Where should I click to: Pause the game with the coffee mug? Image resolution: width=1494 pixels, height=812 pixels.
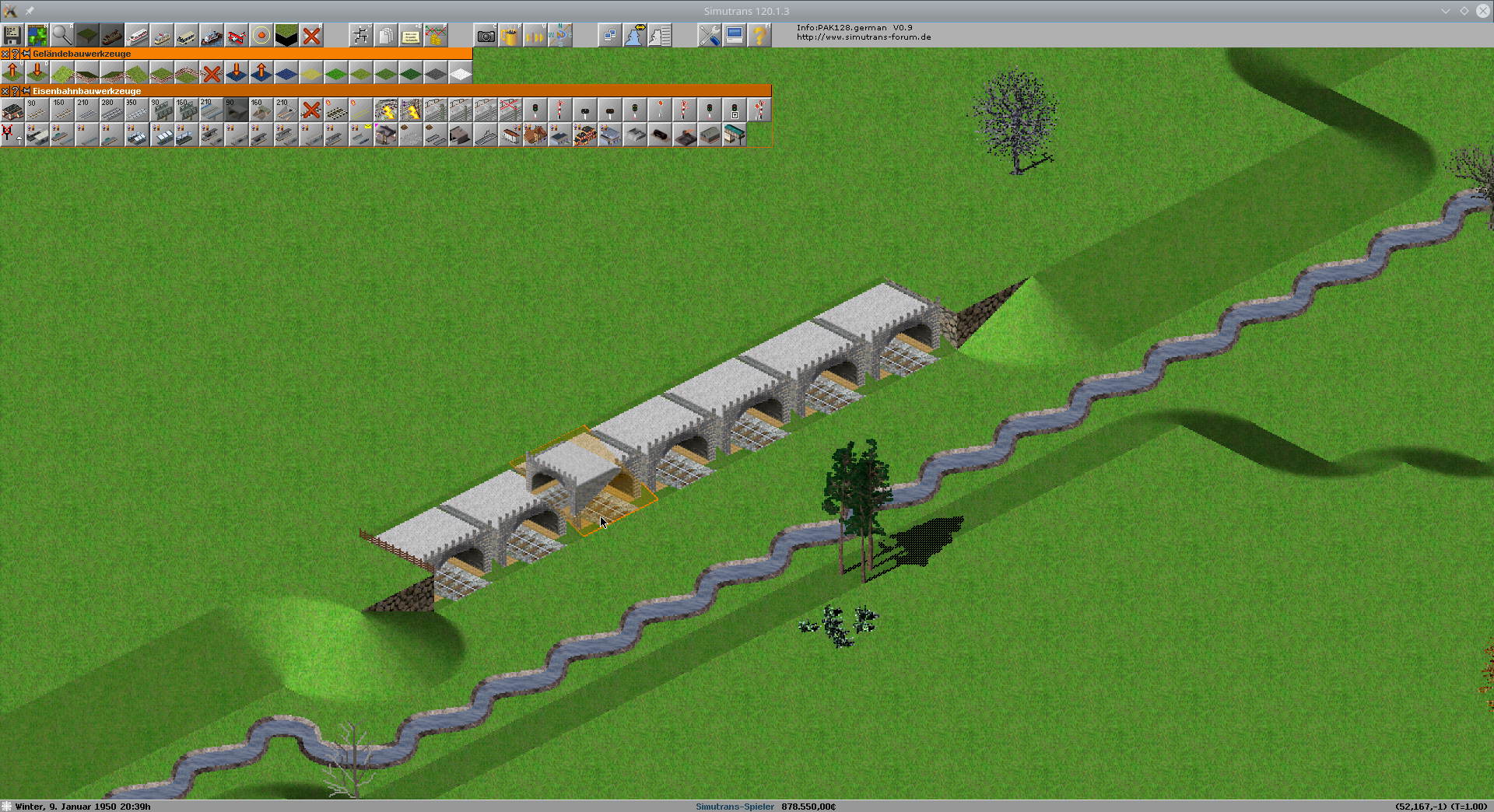[510, 36]
